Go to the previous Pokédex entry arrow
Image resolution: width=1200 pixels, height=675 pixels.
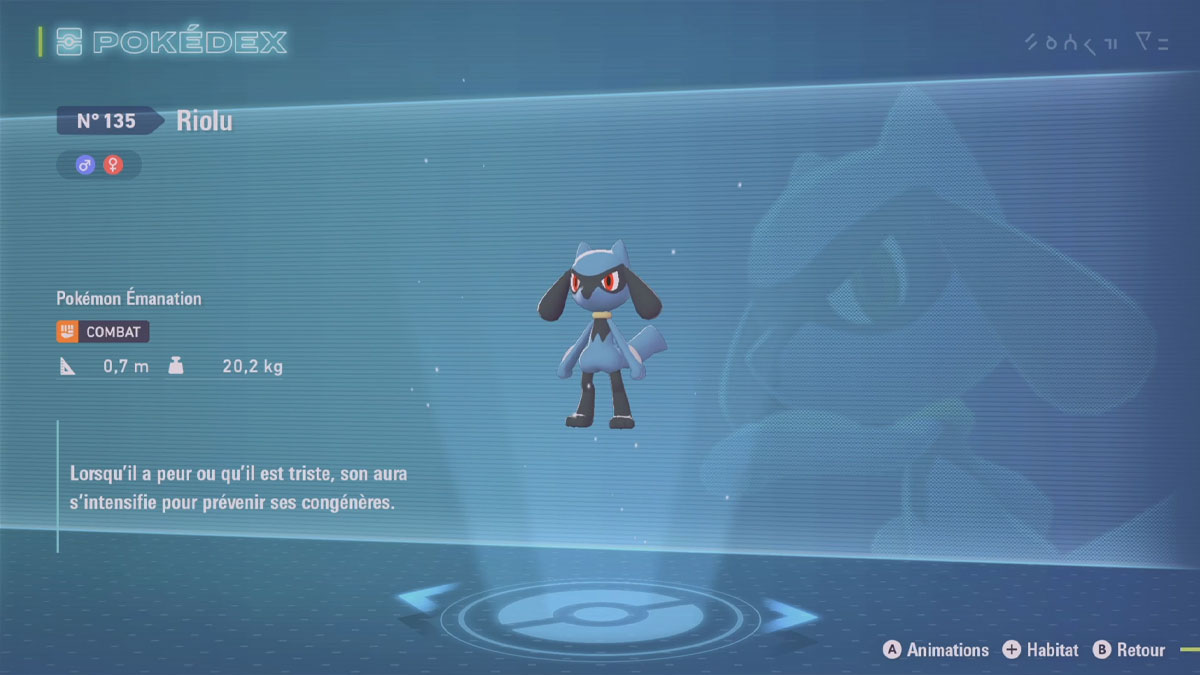pyautogui.click(x=426, y=600)
